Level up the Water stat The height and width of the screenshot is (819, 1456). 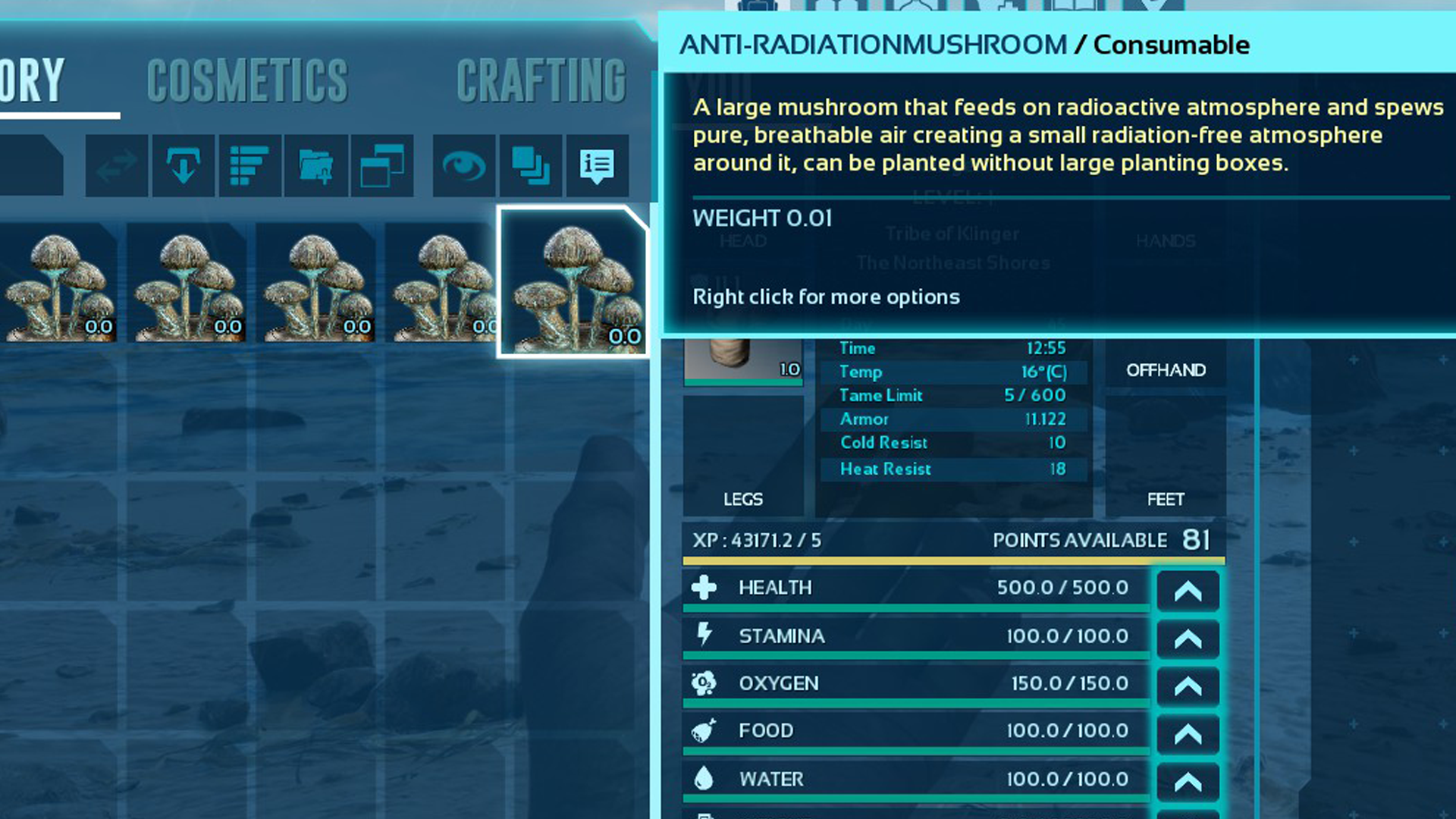pos(1188,781)
